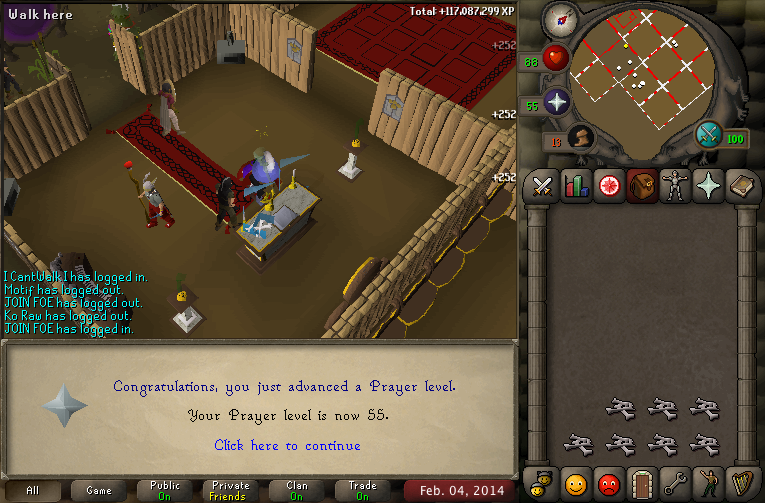Toggle run using the energy orb
This screenshot has height=503, width=765.
tap(710, 134)
